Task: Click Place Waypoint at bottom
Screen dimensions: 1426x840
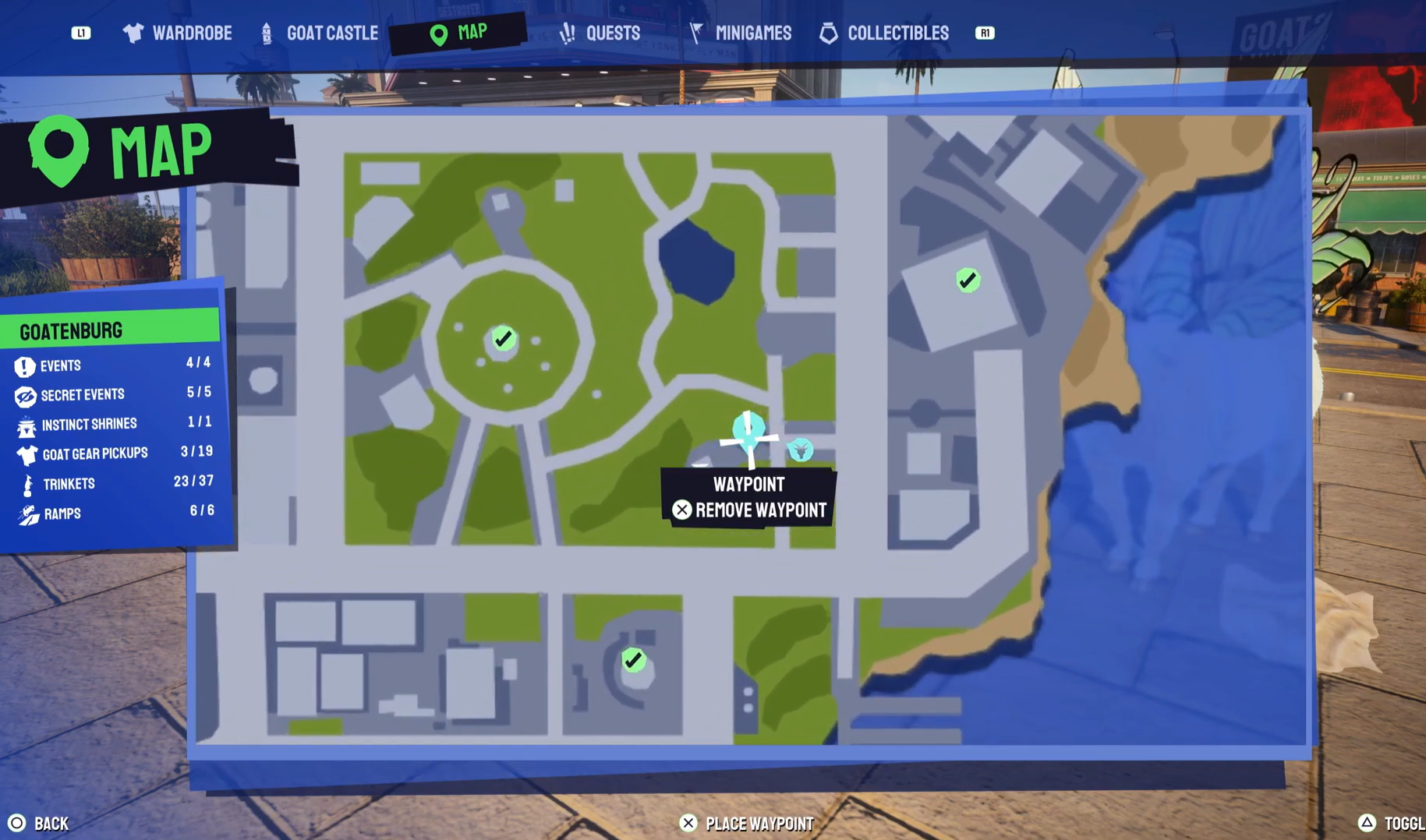Action: (x=747, y=823)
